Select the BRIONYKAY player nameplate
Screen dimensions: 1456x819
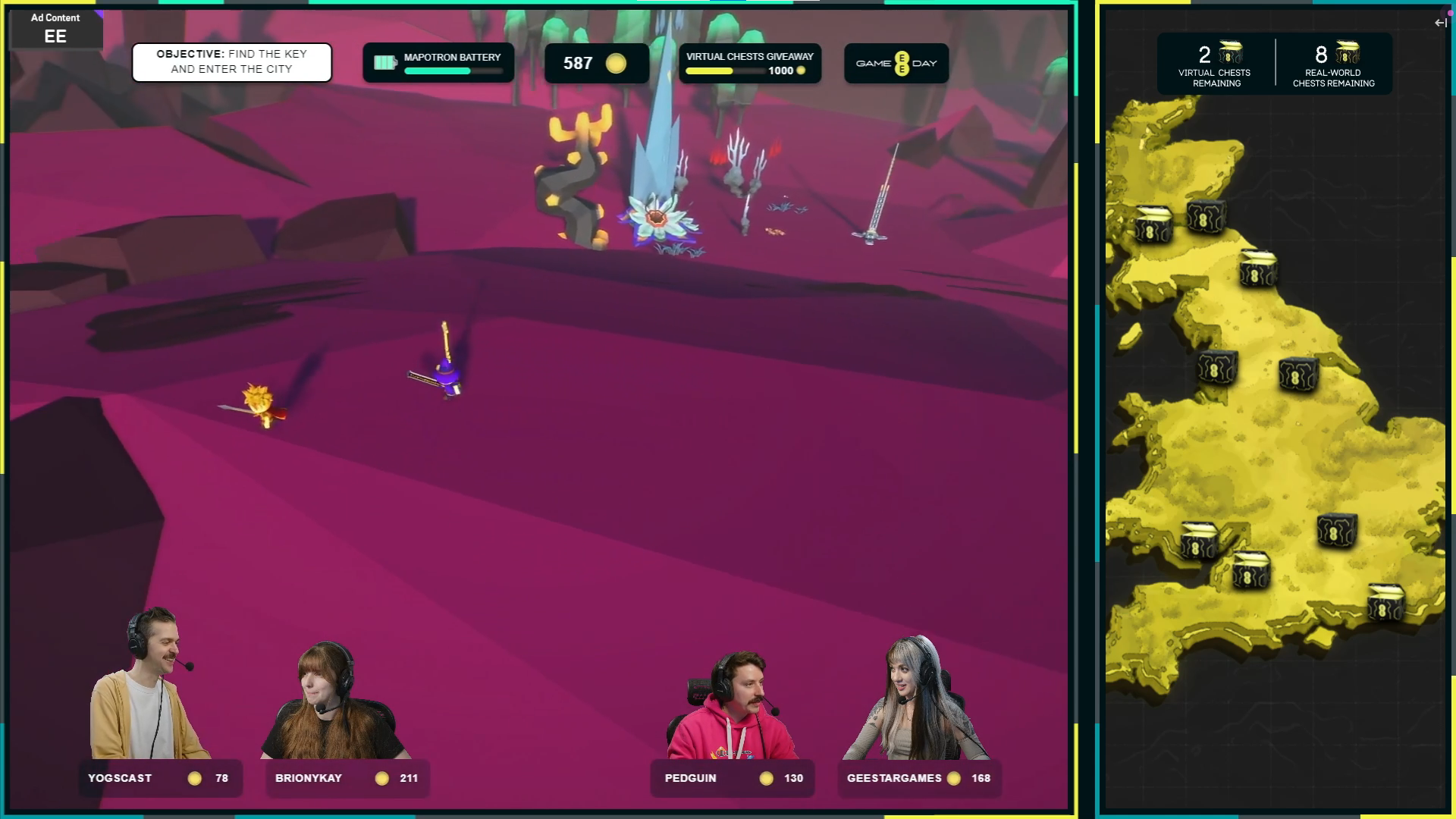click(x=347, y=778)
